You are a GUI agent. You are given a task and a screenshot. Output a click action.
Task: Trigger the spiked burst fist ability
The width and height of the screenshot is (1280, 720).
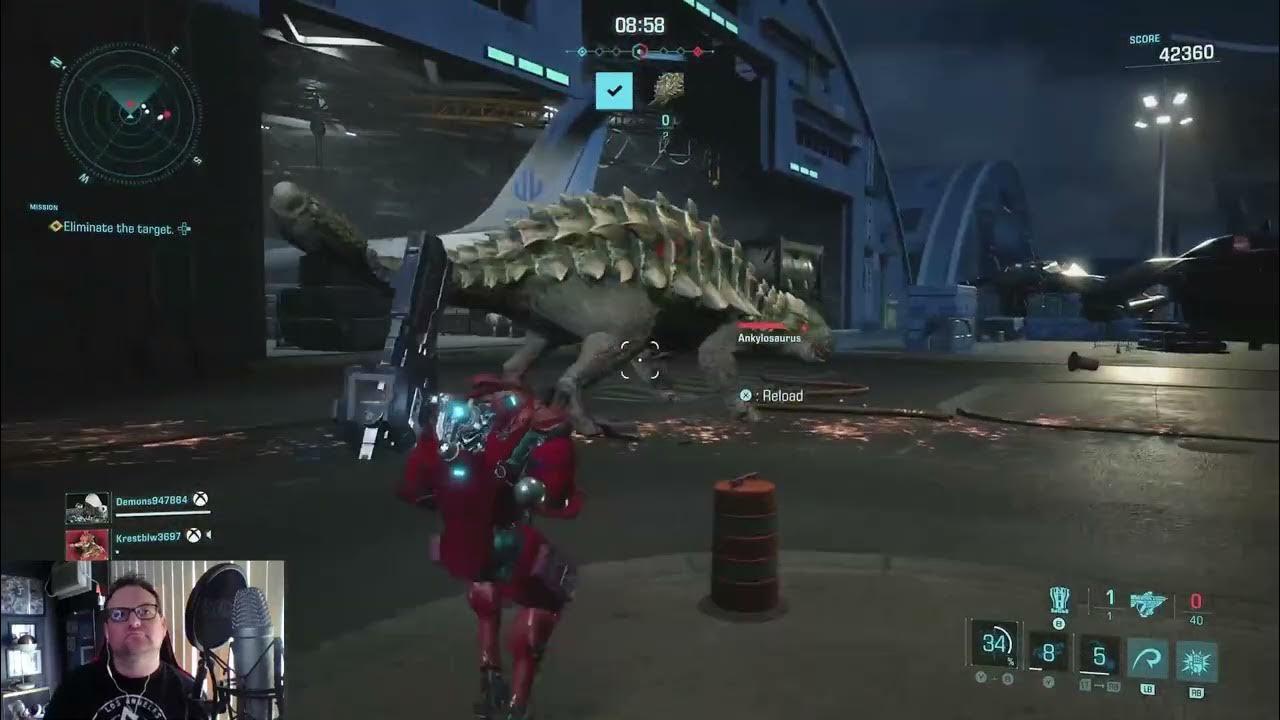pyautogui.click(x=1196, y=660)
